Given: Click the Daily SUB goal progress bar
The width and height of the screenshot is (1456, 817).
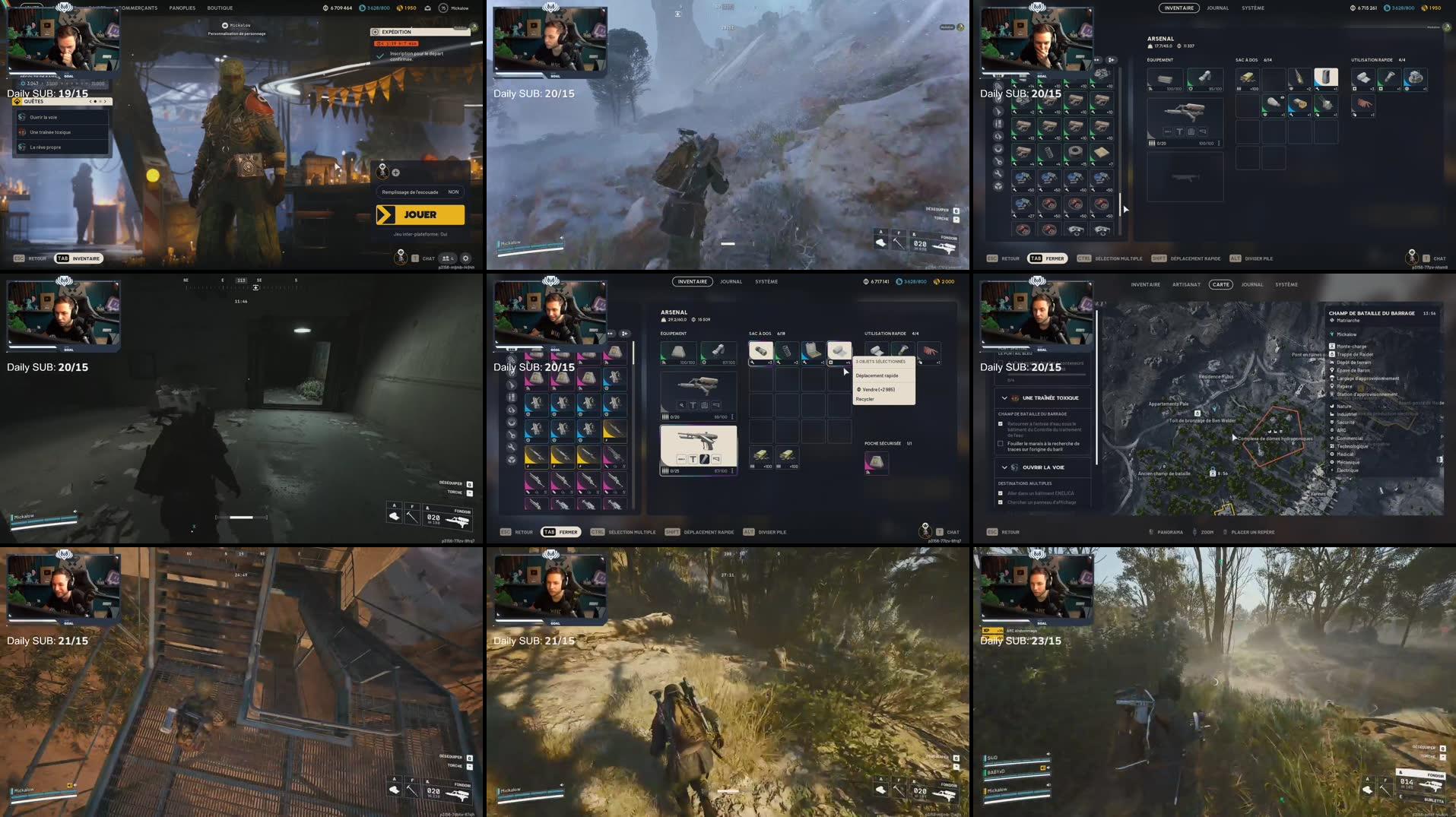Looking at the screenshot, I should [x=34, y=73].
